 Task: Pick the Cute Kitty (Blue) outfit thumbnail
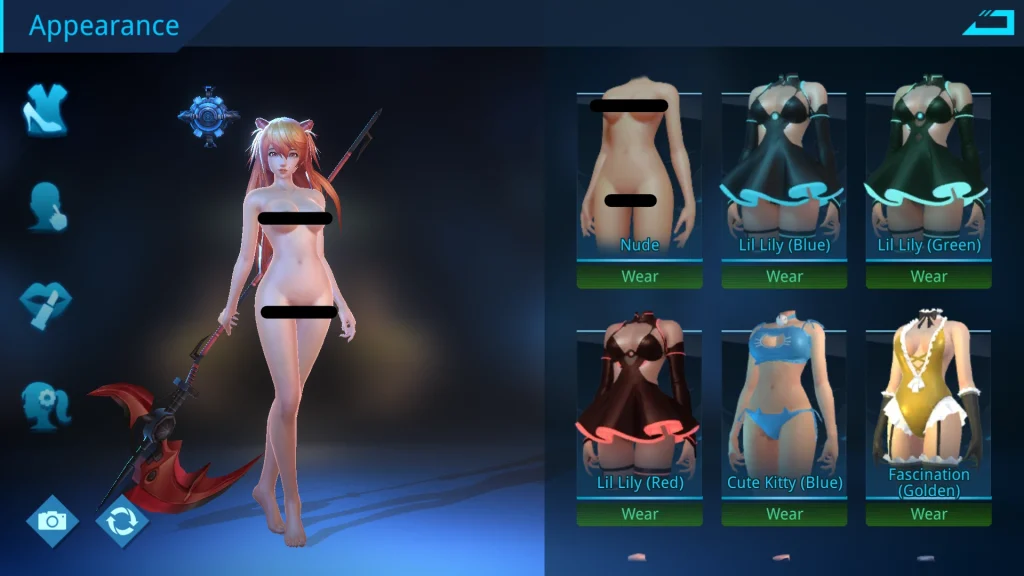[784, 400]
